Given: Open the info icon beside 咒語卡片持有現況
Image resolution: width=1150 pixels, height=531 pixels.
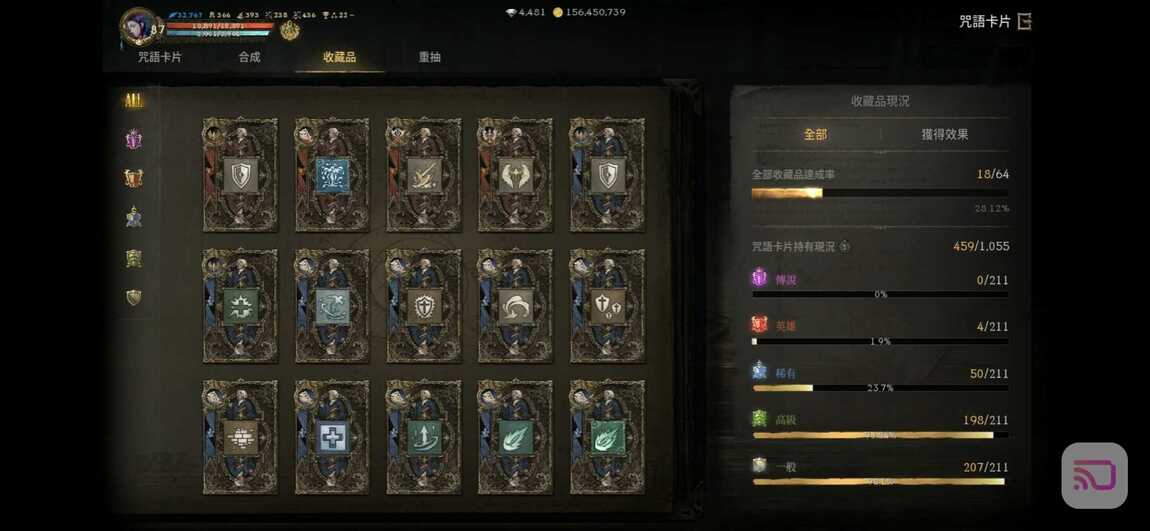Looking at the screenshot, I should (845, 247).
